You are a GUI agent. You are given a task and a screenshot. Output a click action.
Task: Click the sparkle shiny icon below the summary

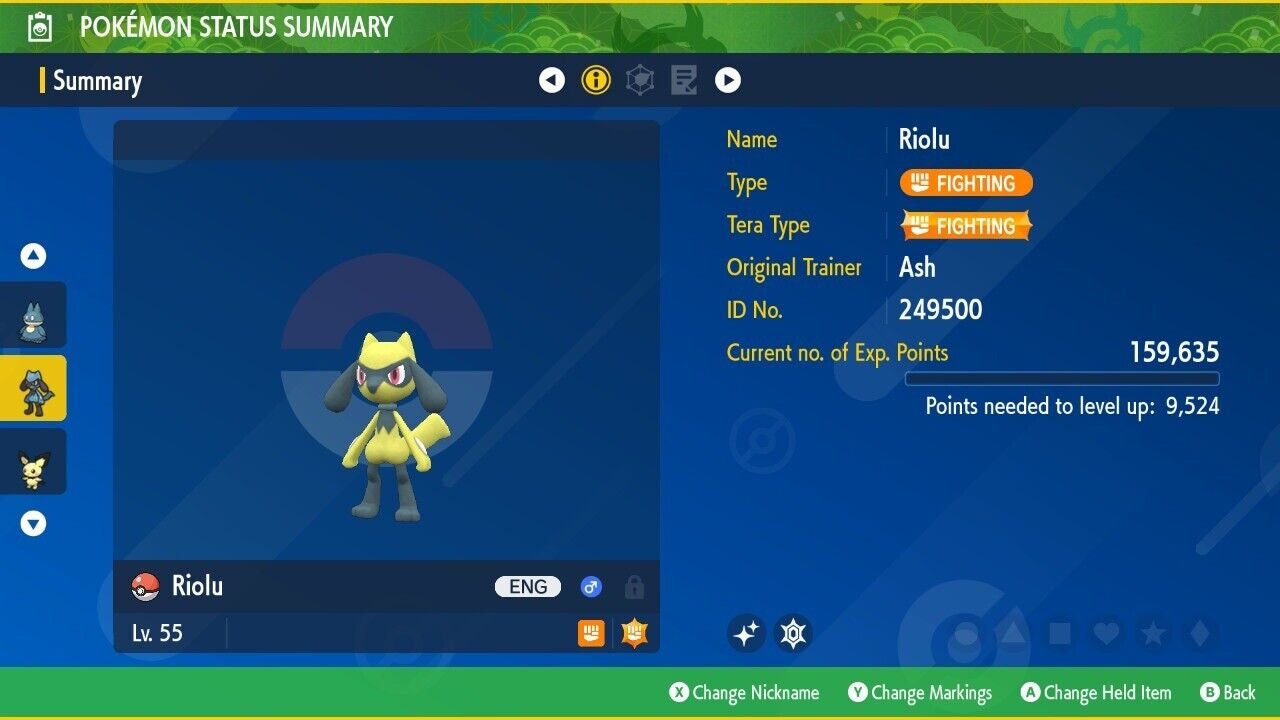click(746, 632)
